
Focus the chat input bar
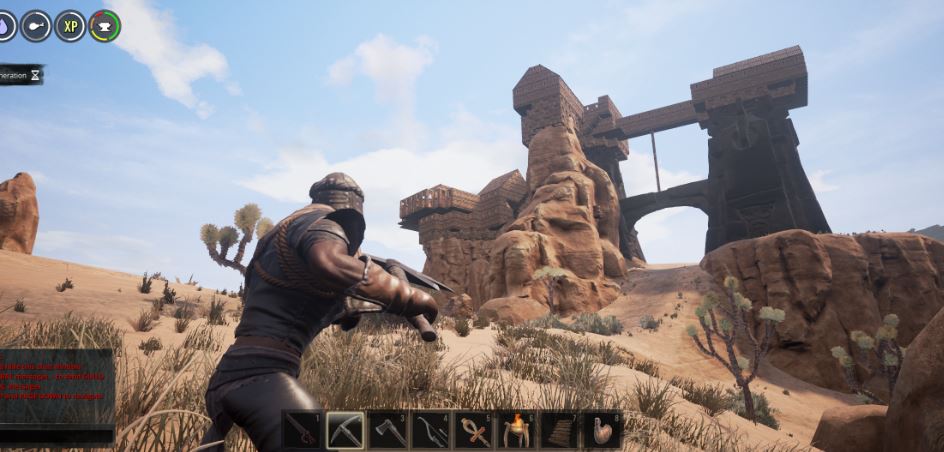(56, 436)
